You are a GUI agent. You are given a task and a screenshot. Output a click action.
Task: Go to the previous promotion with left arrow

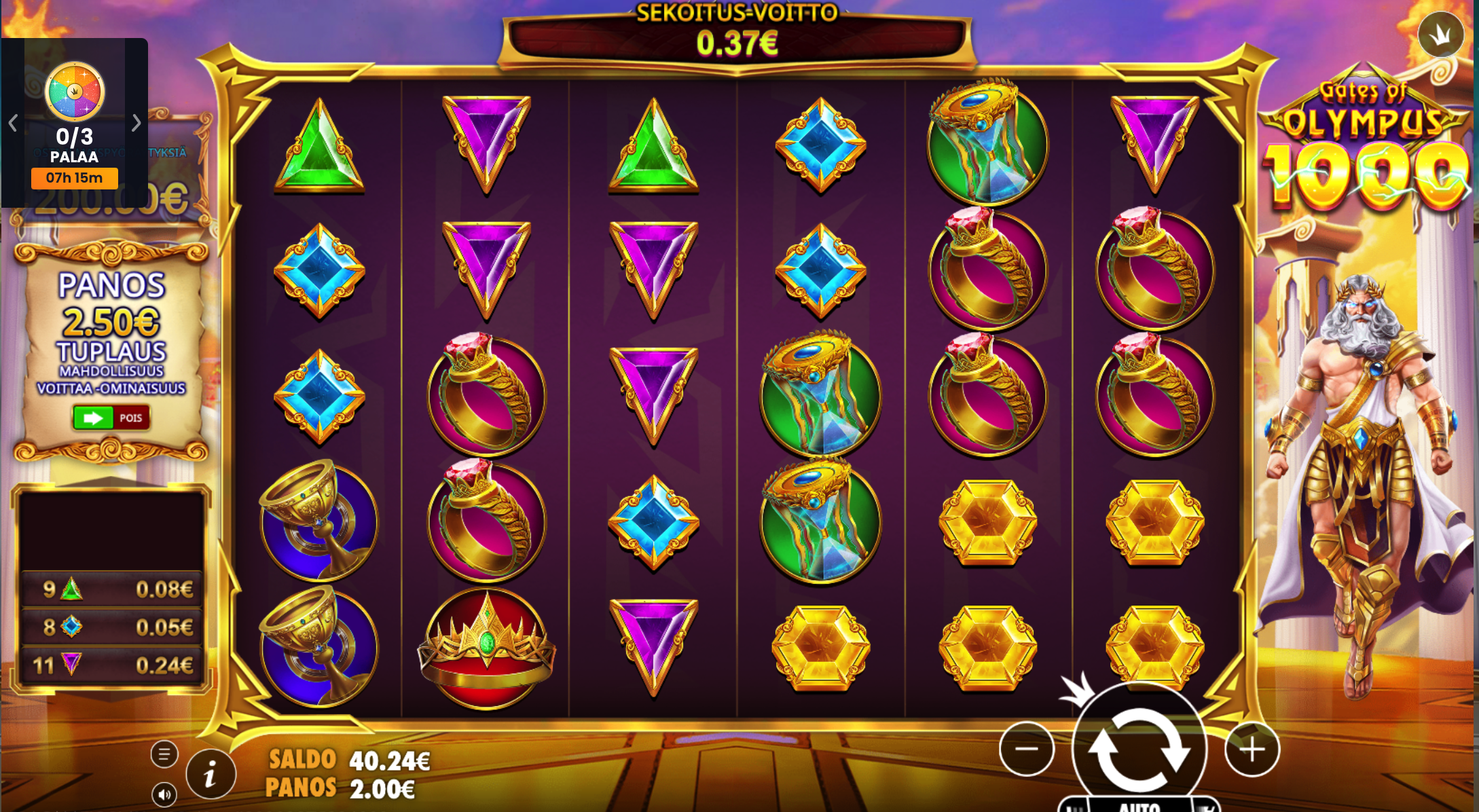click(13, 123)
